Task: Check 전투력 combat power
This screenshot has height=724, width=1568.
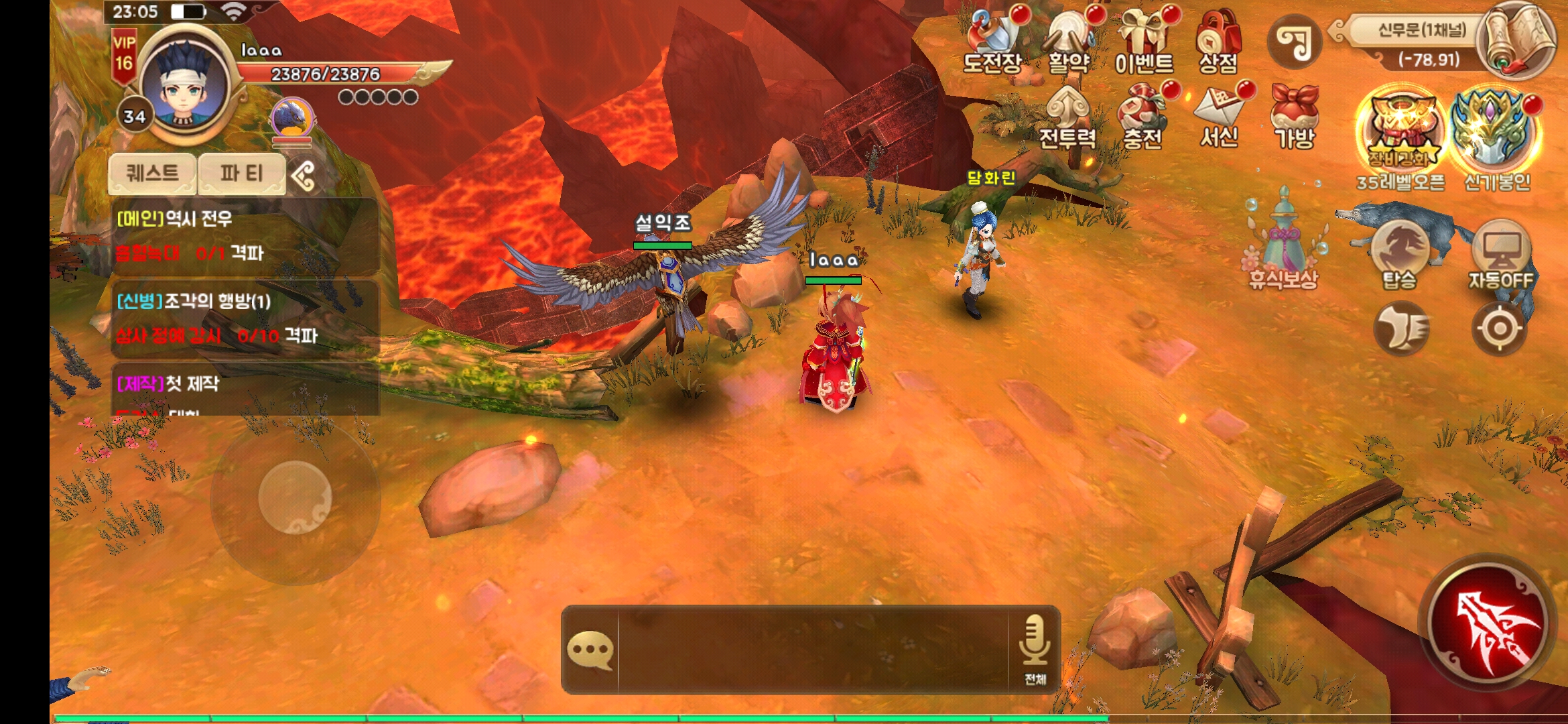Action: 1067,118
